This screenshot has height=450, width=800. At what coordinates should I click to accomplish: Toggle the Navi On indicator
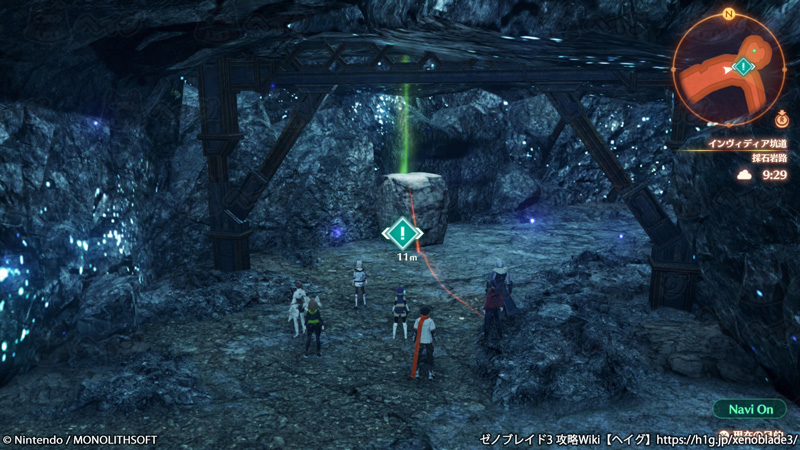(x=750, y=409)
